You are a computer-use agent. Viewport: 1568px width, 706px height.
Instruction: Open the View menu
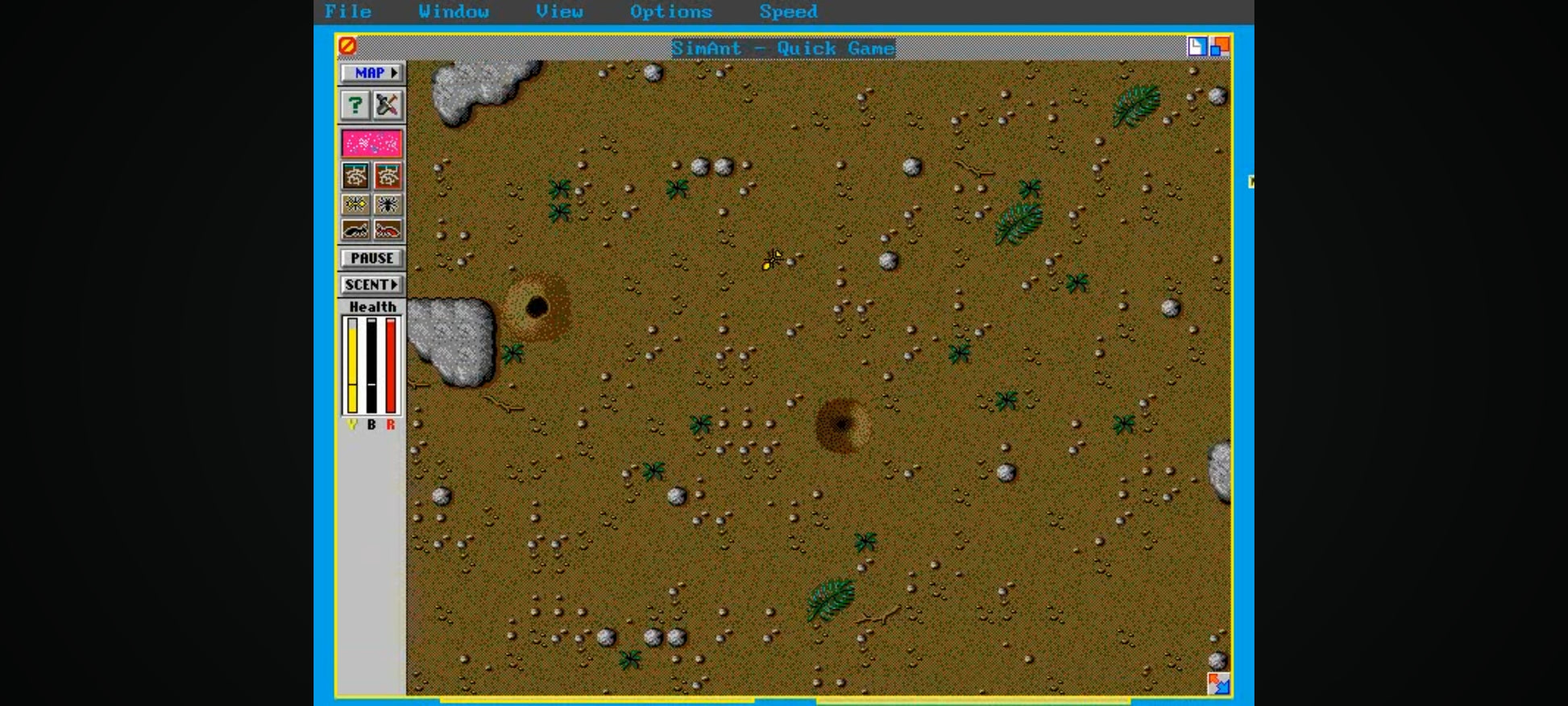click(x=559, y=11)
